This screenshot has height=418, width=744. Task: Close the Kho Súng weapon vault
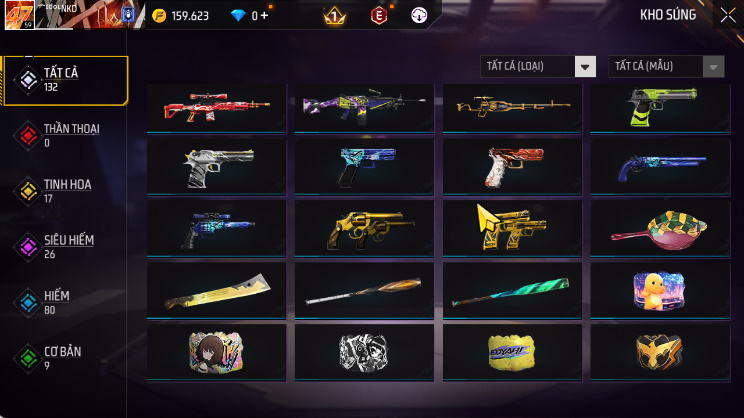click(x=727, y=15)
